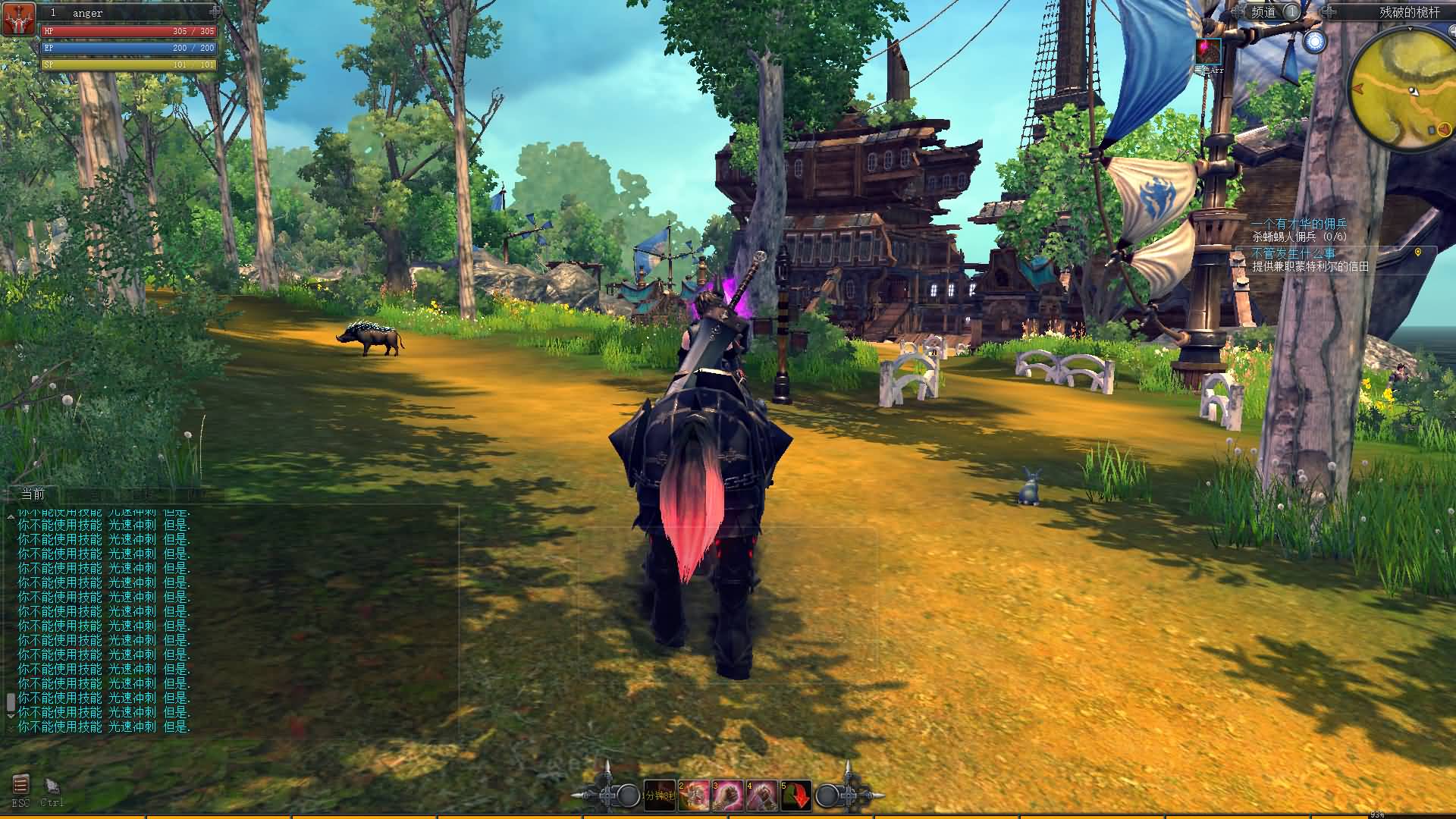This screenshot has height=819, width=1456.
Task: Open the circular minimap
Action: [x=1407, y=85]
